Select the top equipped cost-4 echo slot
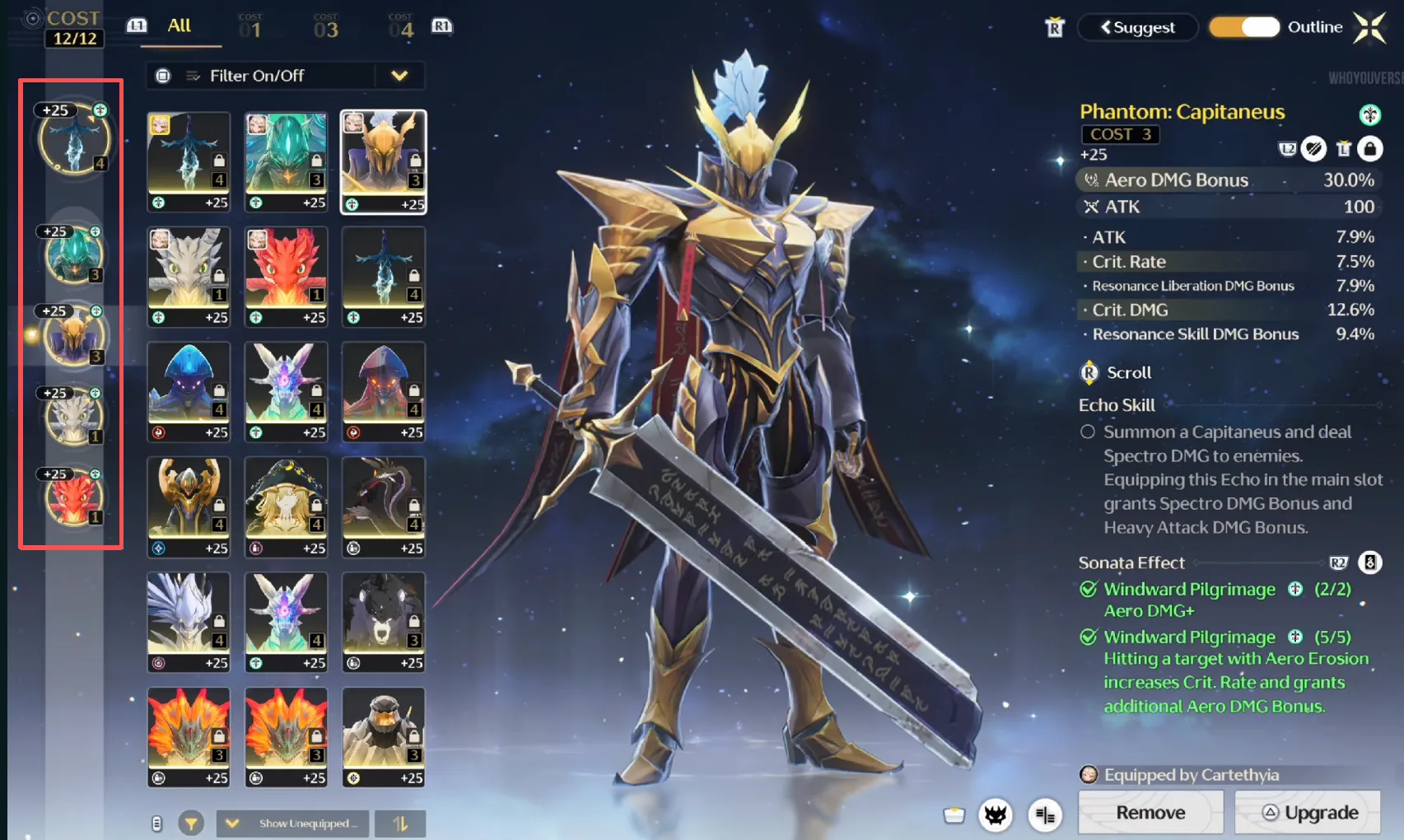This screenshot has height=840, width=1404. (x=74, y=138)
